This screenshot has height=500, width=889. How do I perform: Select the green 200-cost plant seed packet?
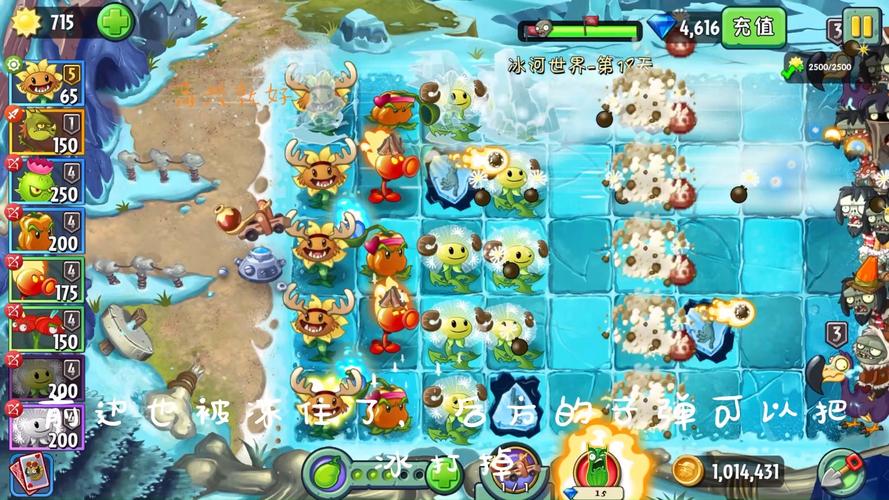coord(46,378)
